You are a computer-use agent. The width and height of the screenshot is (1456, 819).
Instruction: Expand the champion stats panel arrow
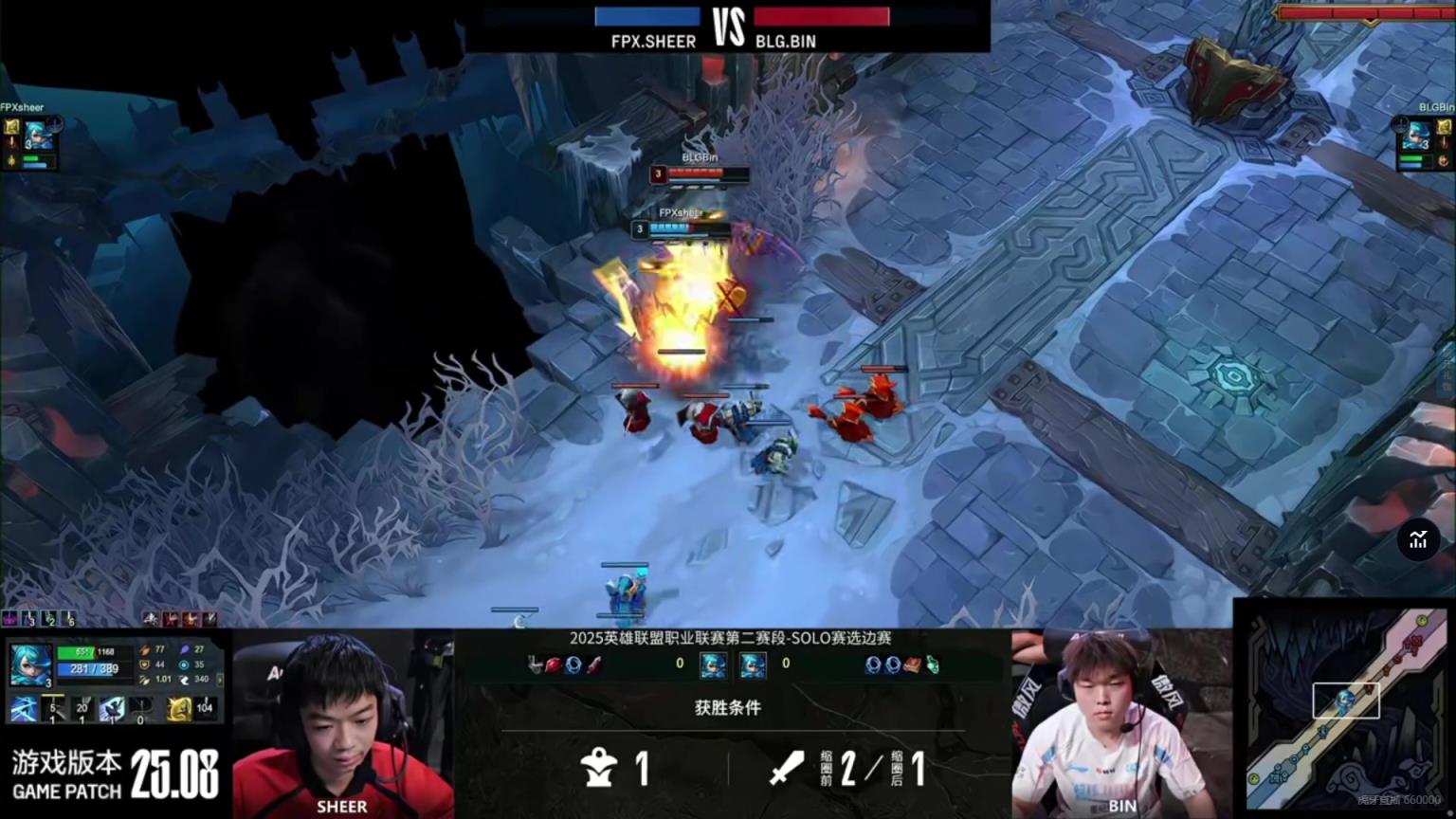pos(220,680)
